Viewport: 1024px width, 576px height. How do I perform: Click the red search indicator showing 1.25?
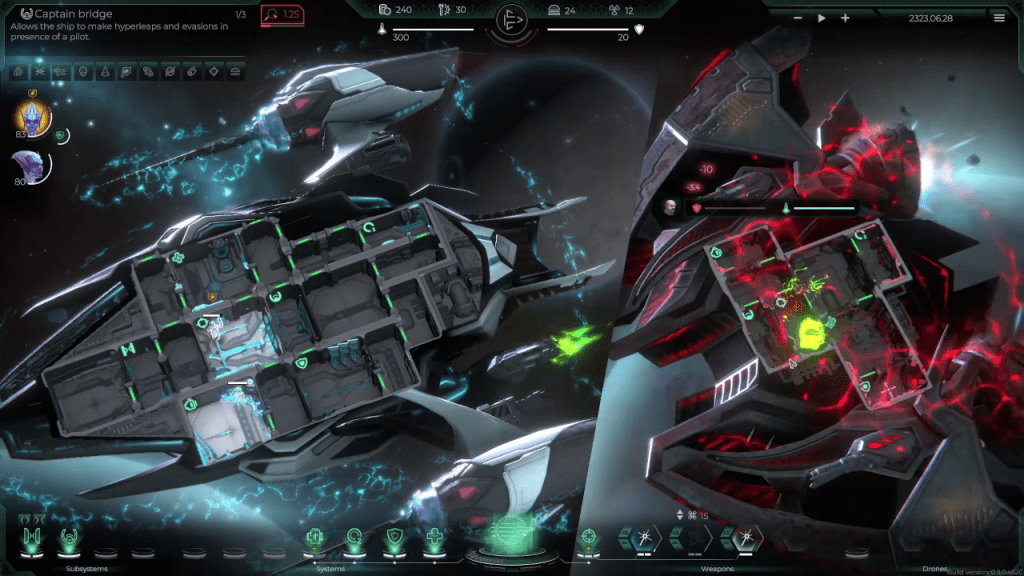click(282, 15)
